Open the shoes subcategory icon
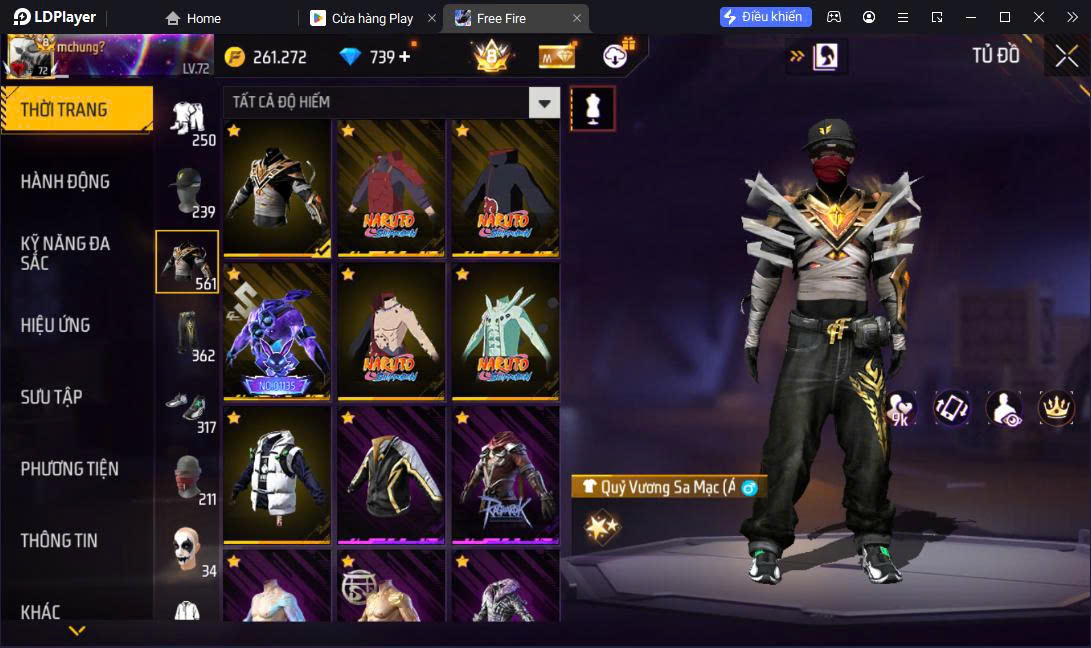 point(187,405)
